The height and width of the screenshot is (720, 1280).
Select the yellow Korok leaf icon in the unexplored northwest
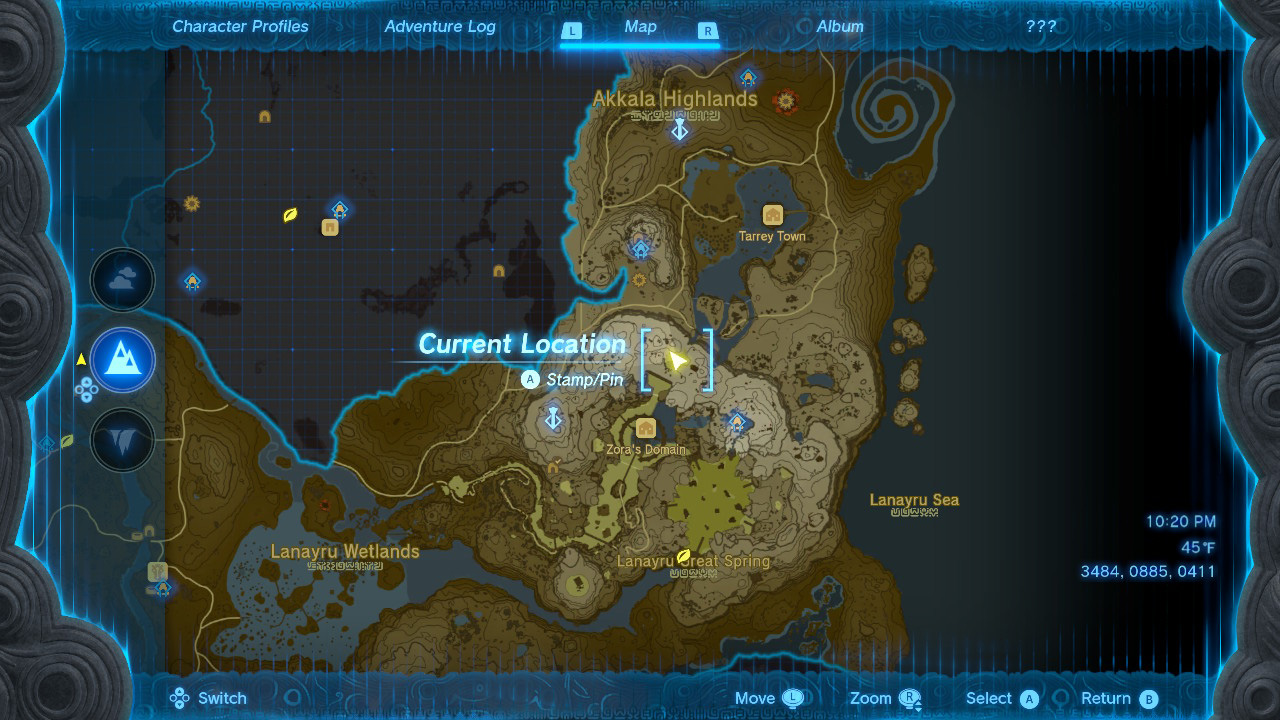(291, 212)
